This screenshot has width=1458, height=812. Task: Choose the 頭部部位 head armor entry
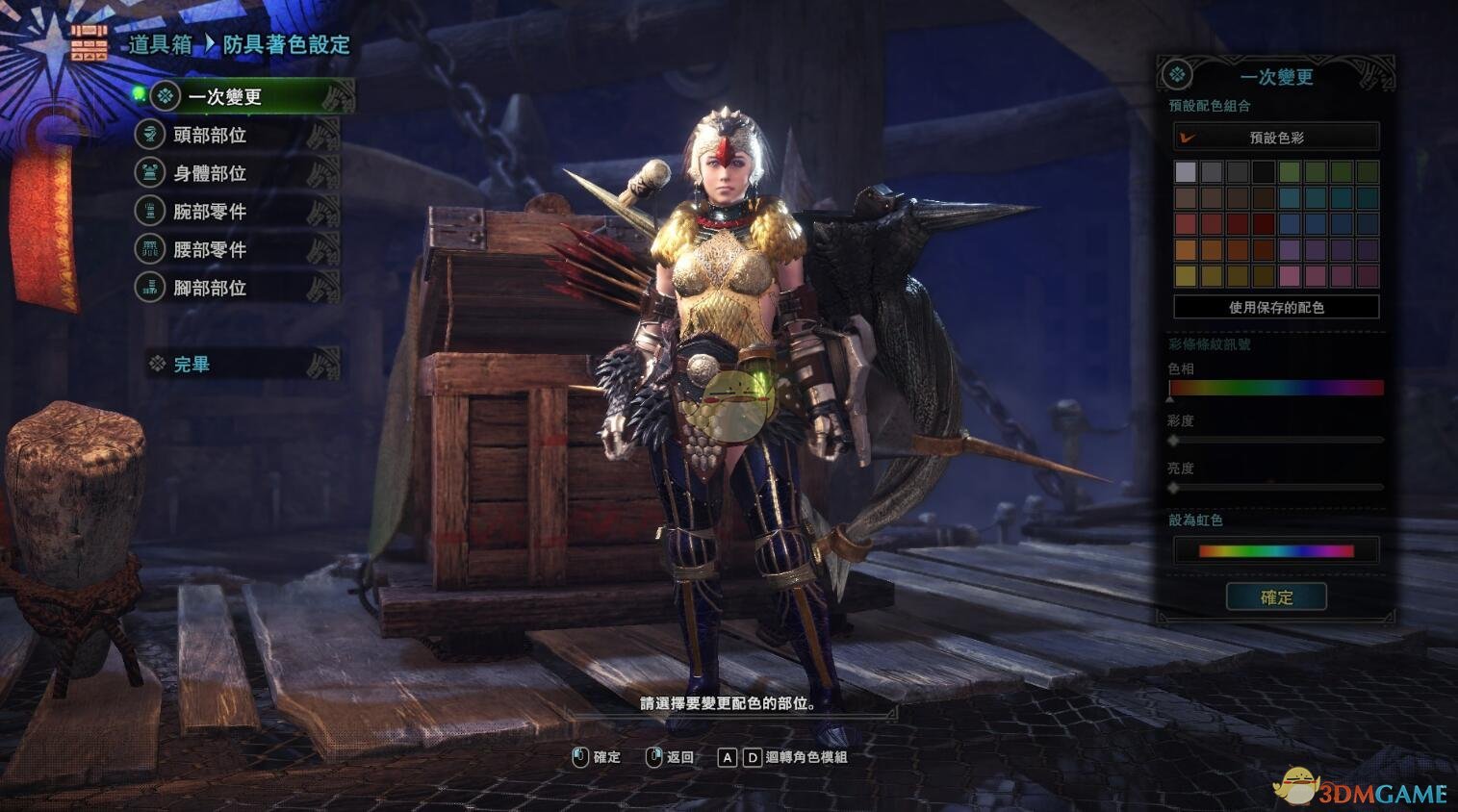pos(210,136)
